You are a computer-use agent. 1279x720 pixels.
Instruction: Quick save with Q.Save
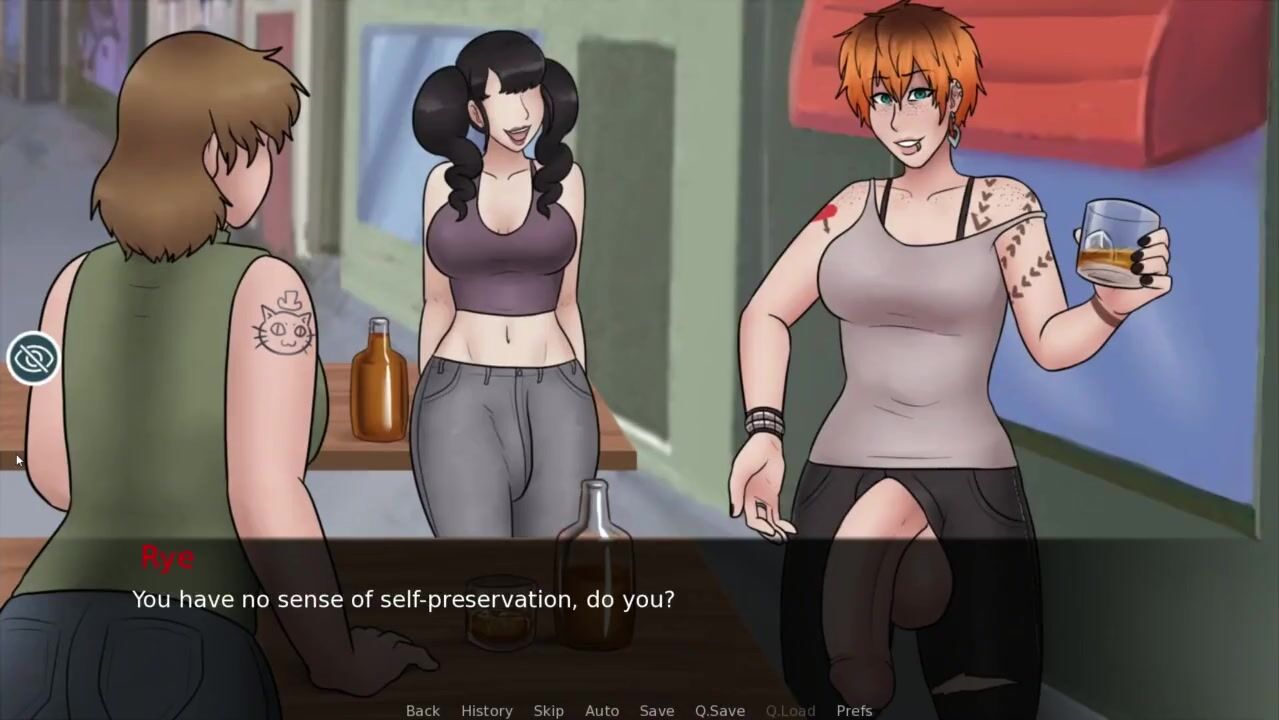[x=719, y=710]
